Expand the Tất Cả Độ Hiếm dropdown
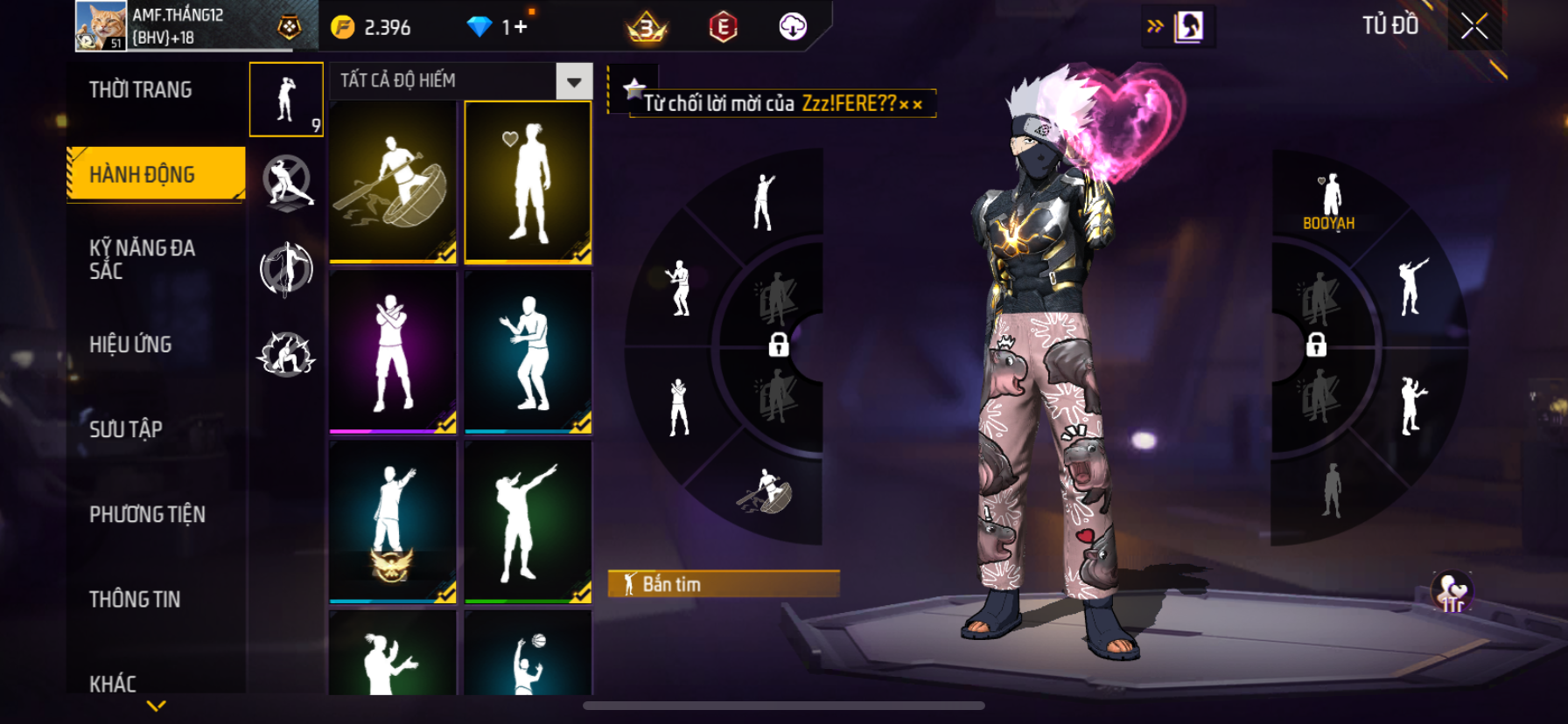Image resolution: width=1568 pixels, height=724 pixels. point(573,82)
